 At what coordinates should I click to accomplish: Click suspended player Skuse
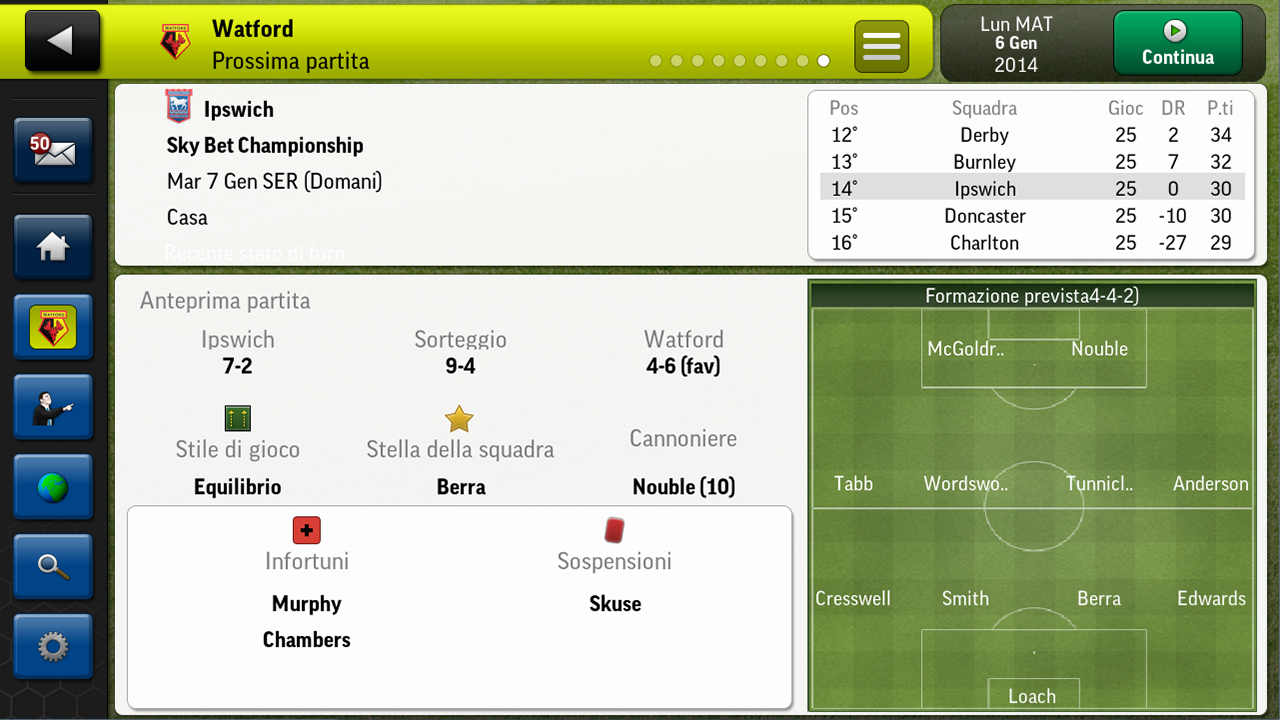pos(614,603)
